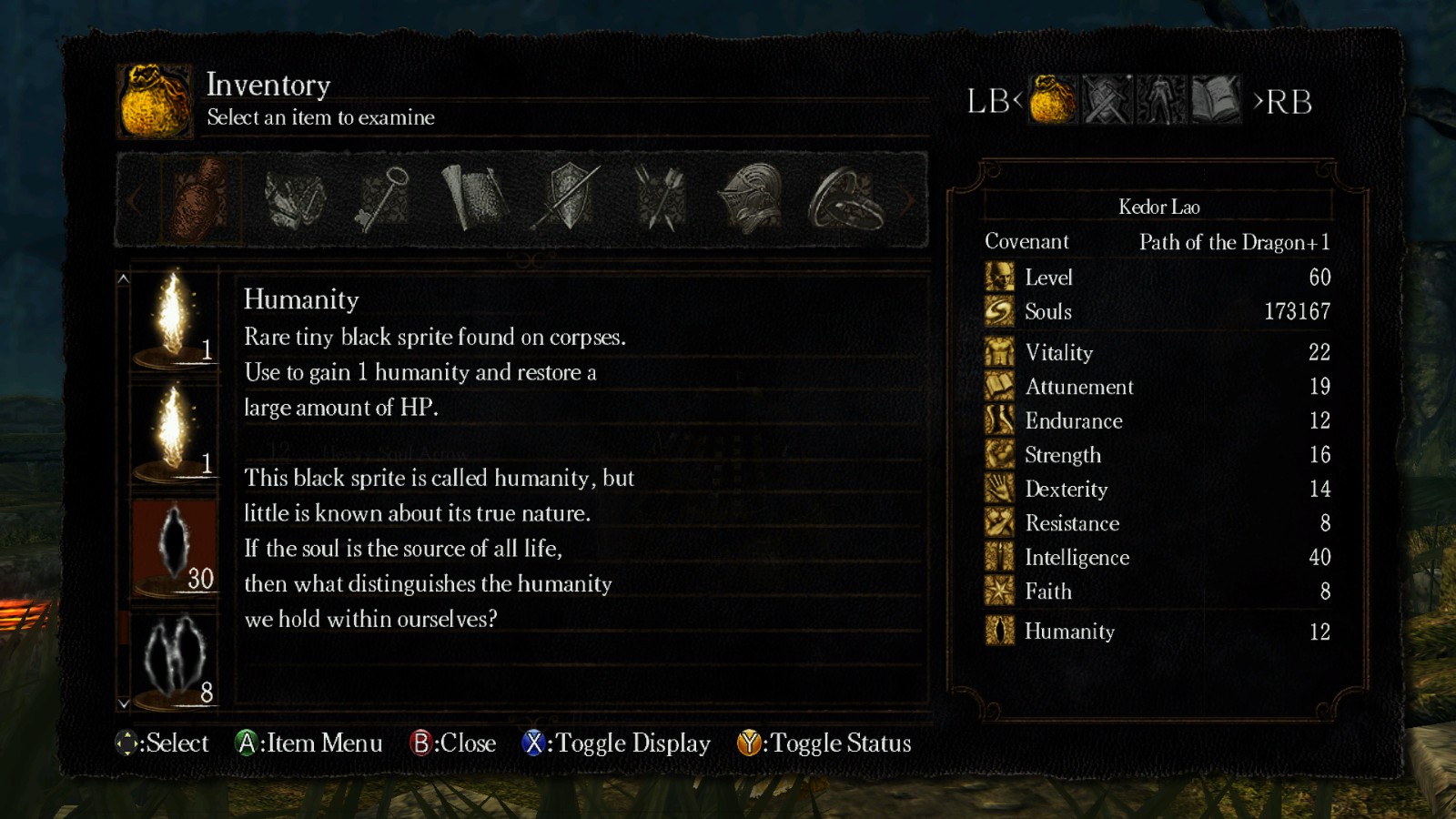Switch to the rings category
The width and height of the screenshot is (1456, 819).
[x=844, y=199]
